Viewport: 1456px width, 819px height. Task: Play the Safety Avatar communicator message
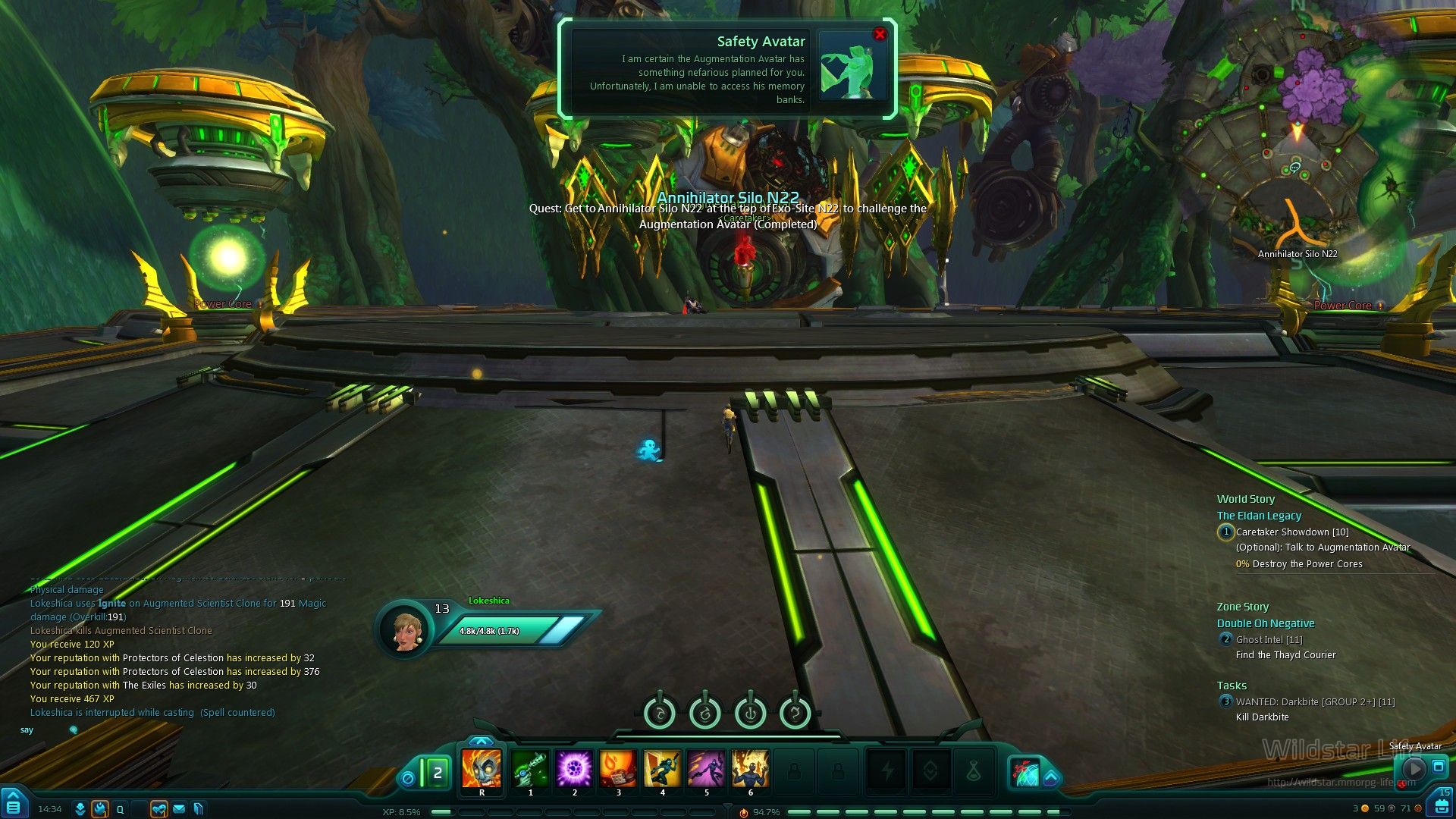point(1414,769)
